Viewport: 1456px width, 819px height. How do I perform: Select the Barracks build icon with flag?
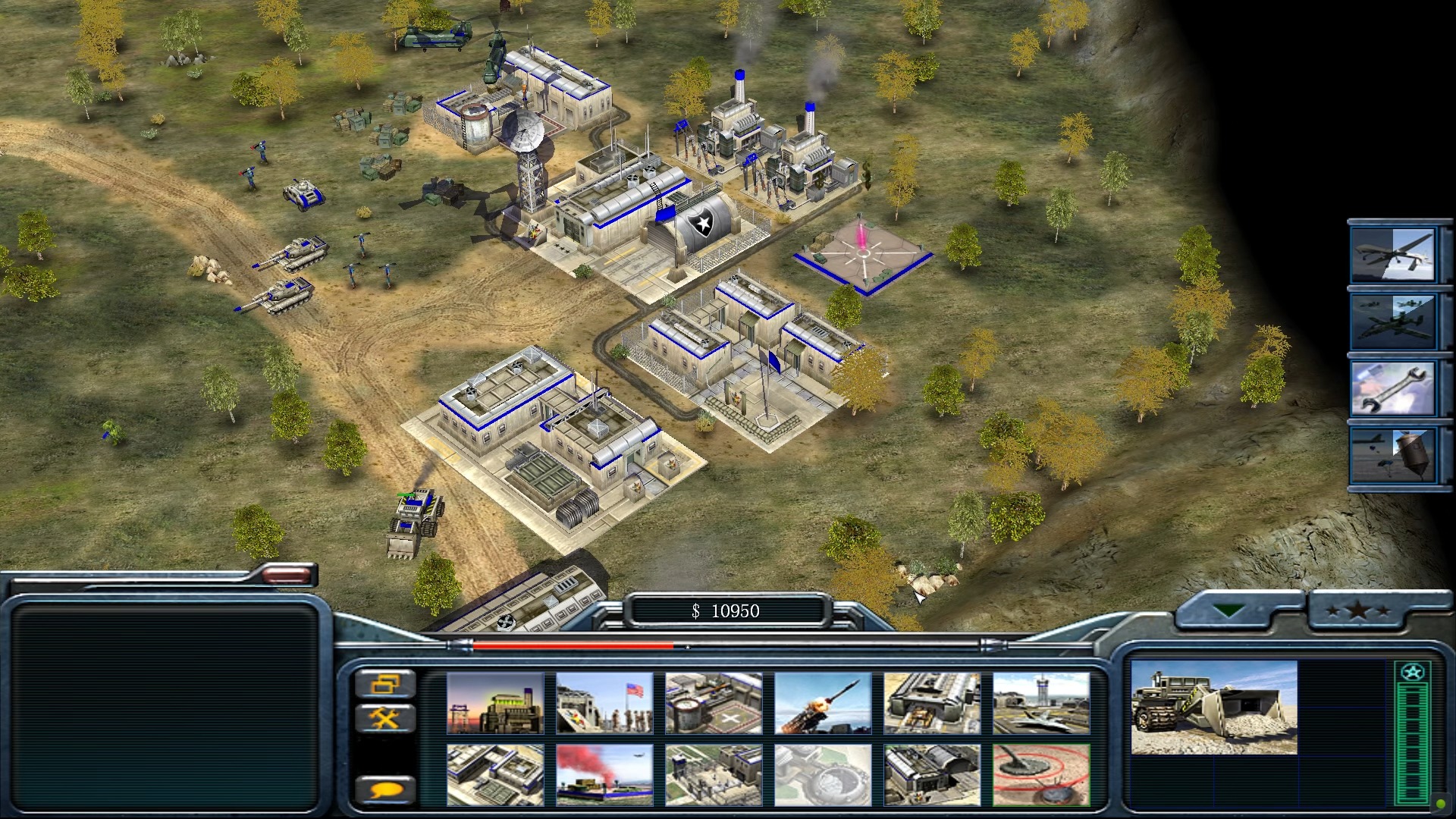[x=604, y=703]
